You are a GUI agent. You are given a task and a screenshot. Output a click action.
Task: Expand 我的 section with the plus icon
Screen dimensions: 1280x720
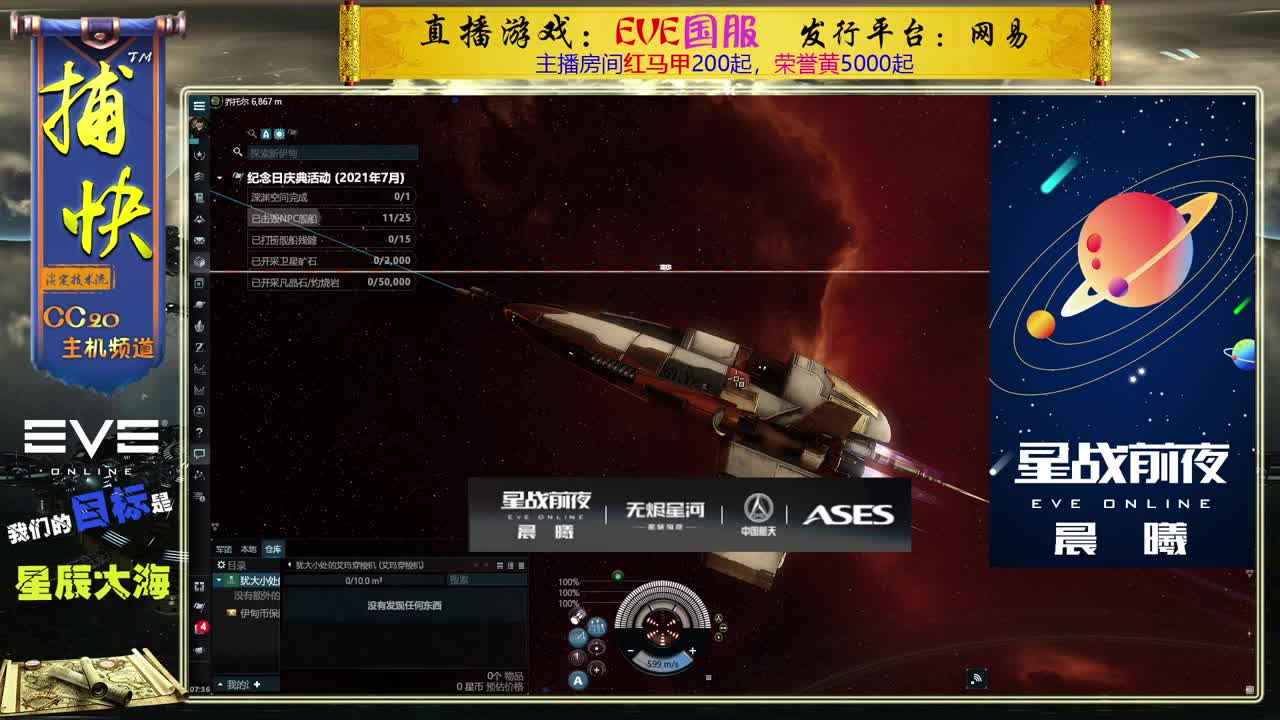(256, 683)
